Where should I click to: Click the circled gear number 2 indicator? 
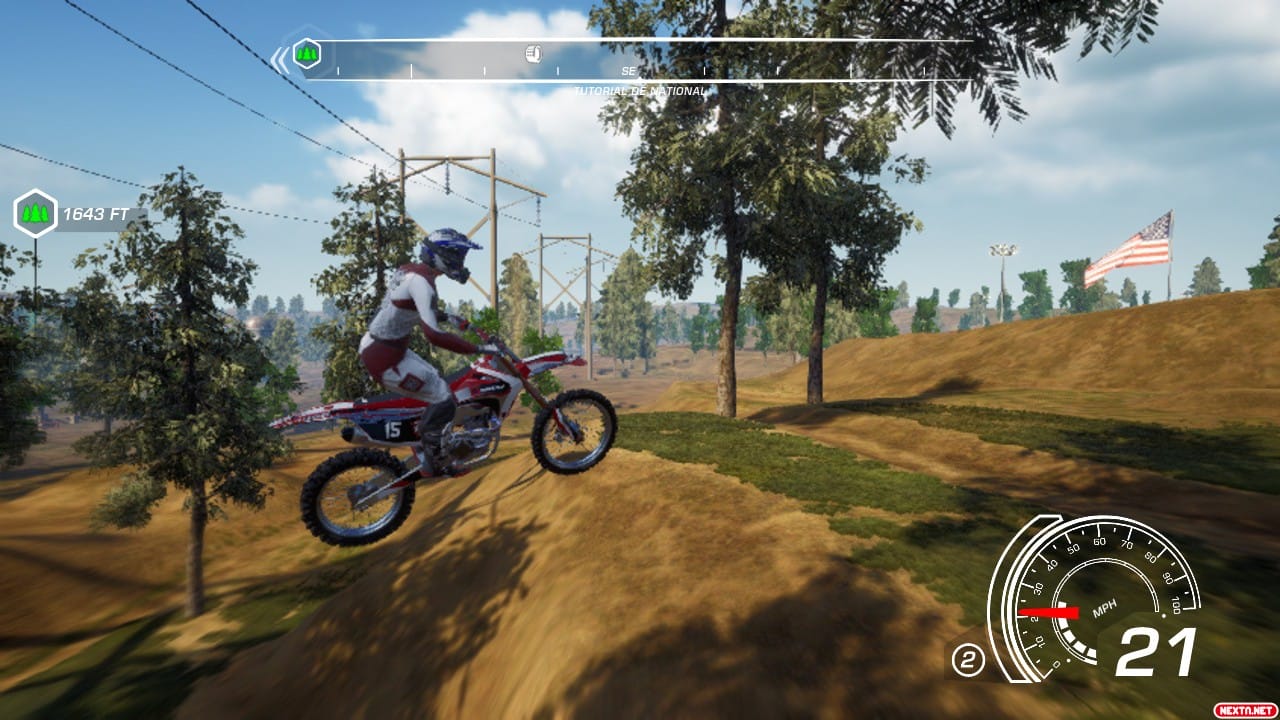tap(967, 659)
